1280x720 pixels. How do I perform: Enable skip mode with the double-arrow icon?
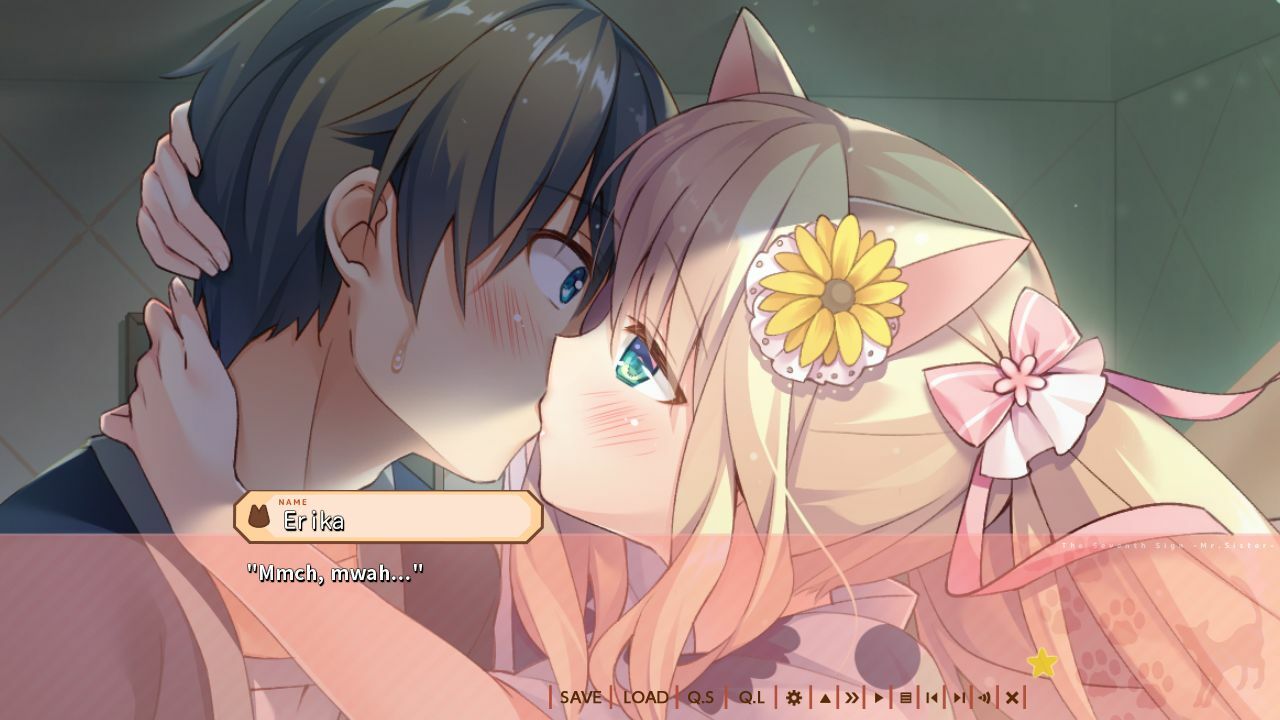click(x=851, y=698)
